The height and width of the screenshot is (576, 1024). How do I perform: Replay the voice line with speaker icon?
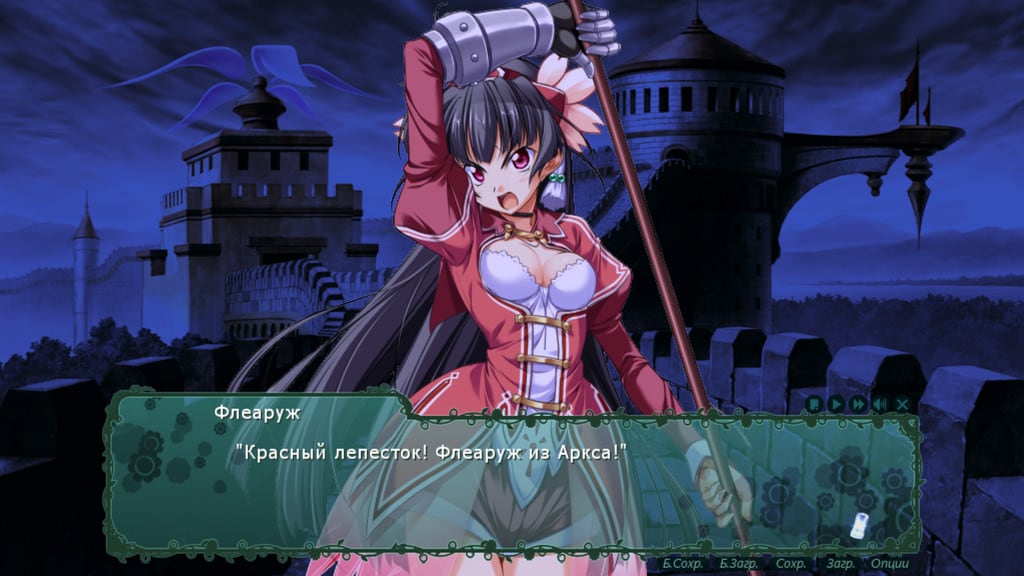click(880, 404)
